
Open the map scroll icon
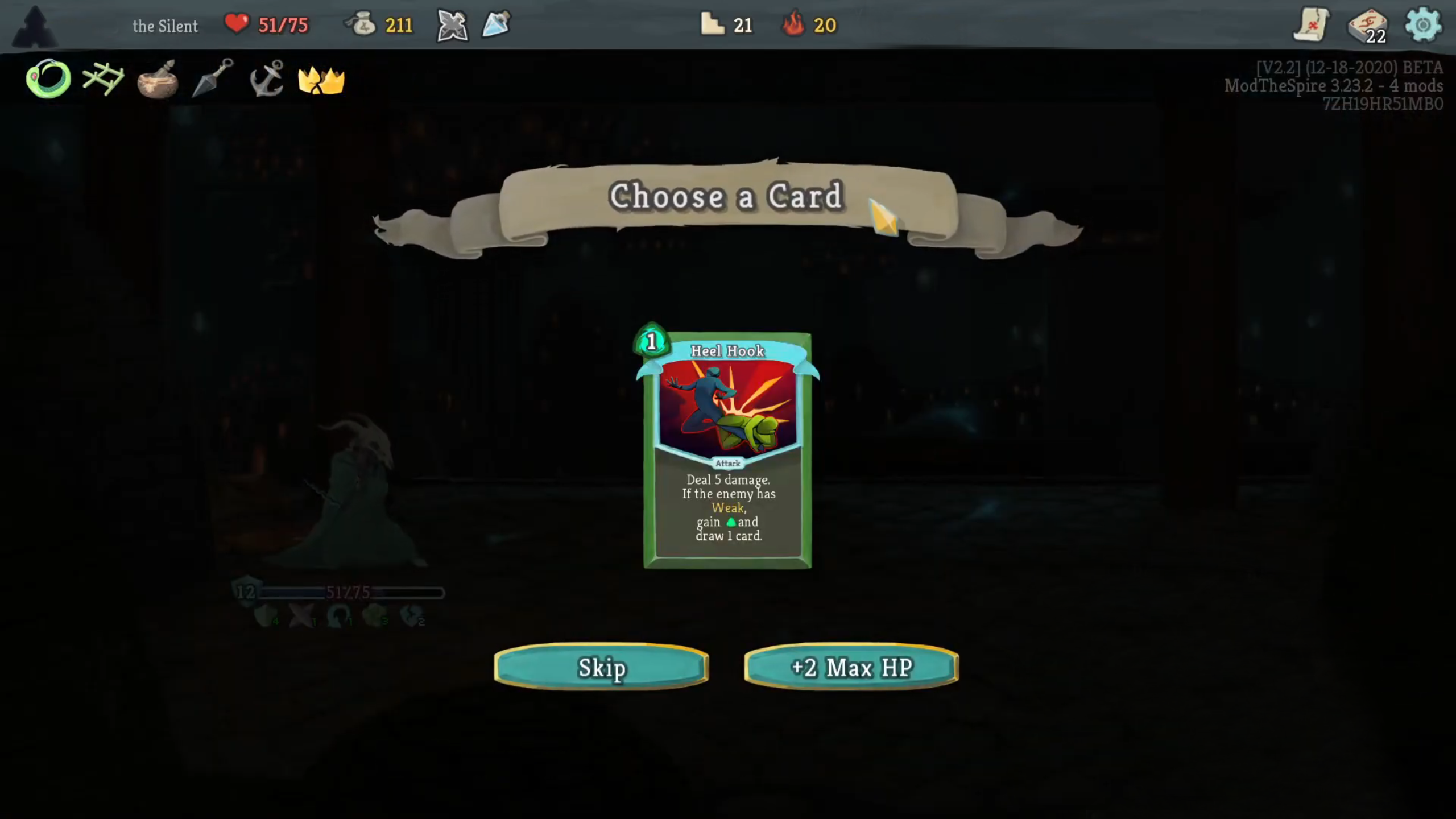(1312, 24)
